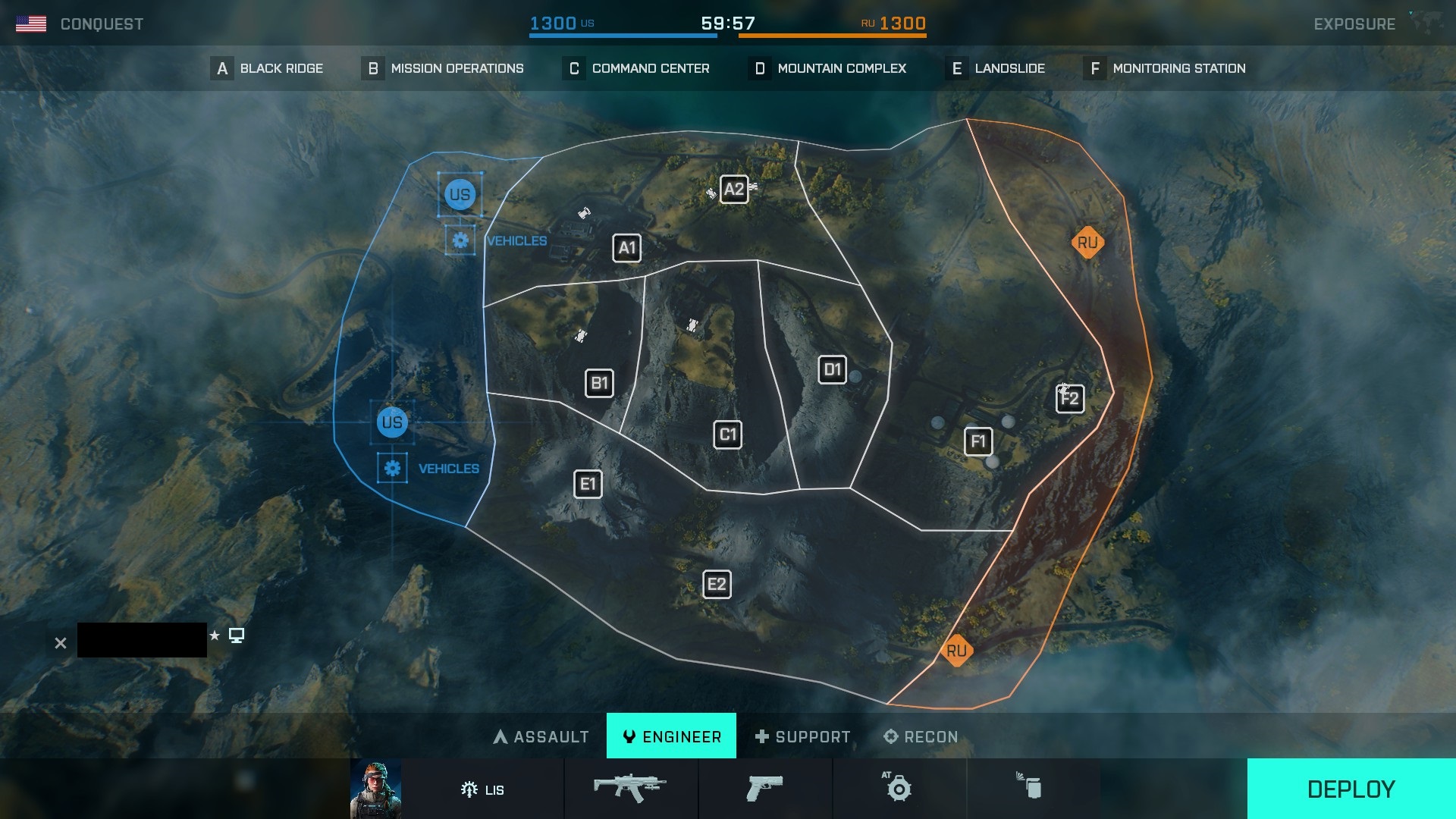The width and height of the screenshot is (1456, 819).
Task: Spawn at the northern US headquarters
Action: [460, 195]
